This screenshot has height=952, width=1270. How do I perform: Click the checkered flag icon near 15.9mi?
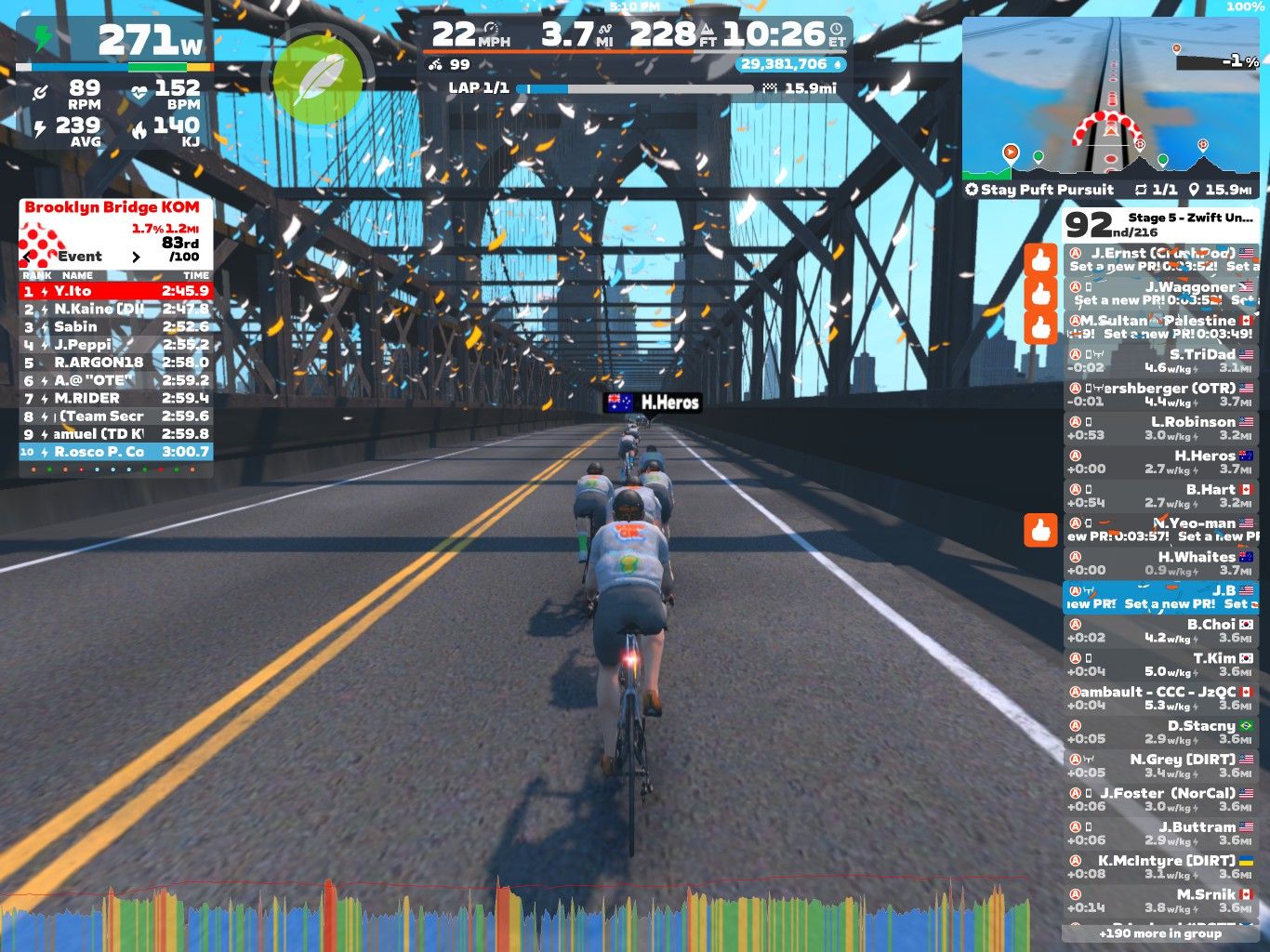tap(769, 88)
